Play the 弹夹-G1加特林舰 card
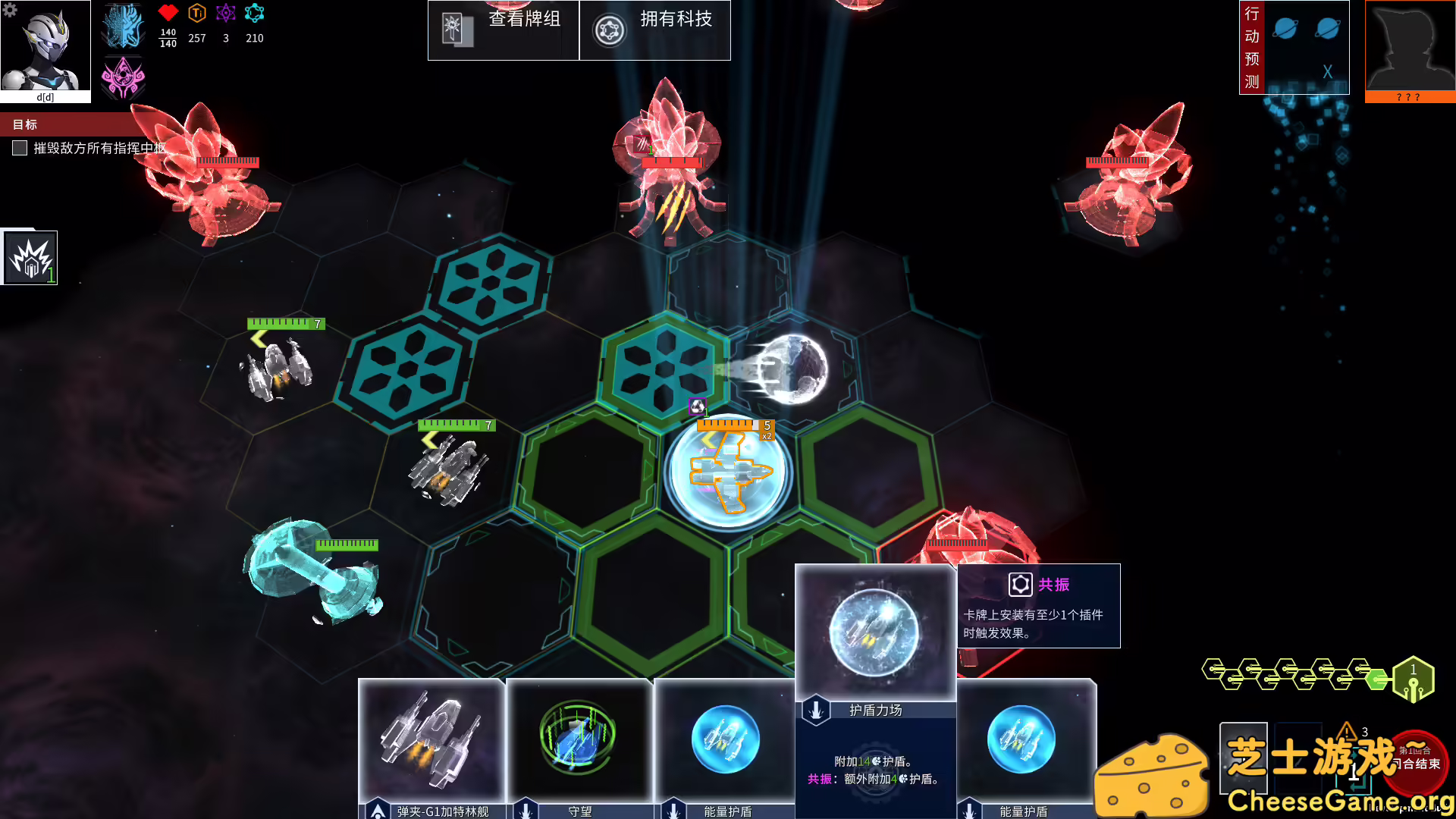This screenshot has width=1456, height=819. [434, 743]
